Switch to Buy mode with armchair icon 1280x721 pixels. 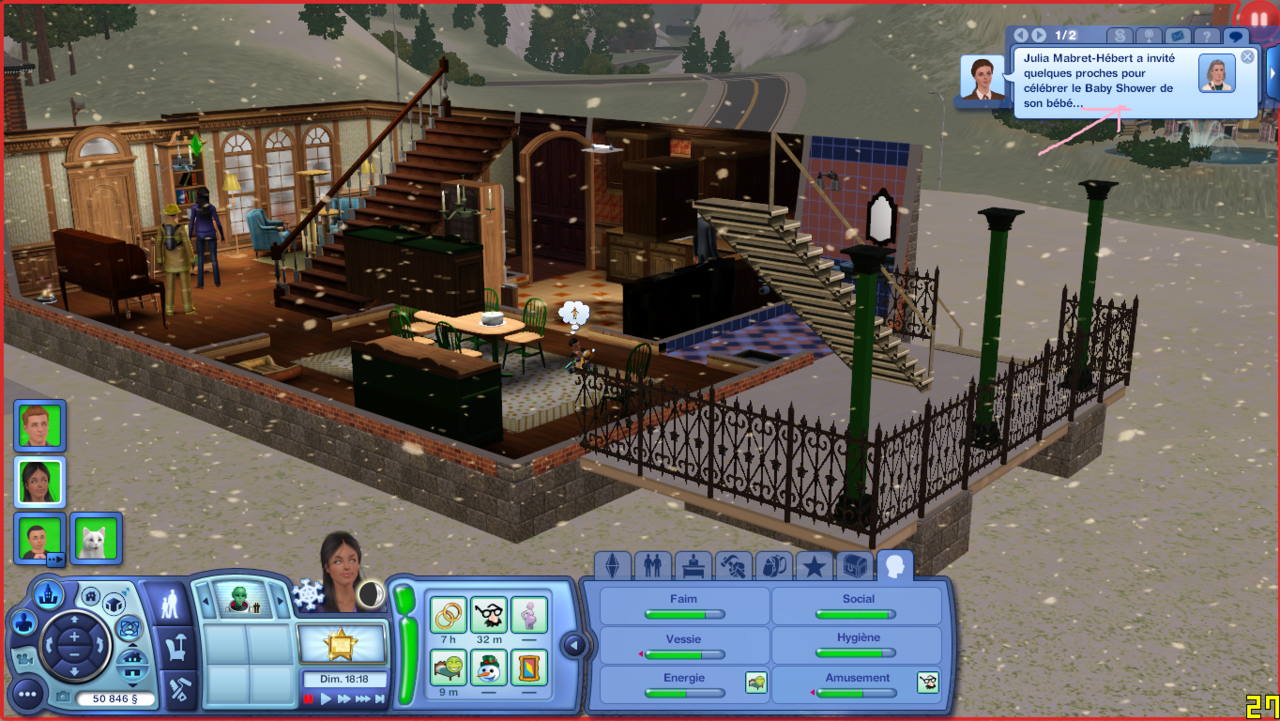176,646
